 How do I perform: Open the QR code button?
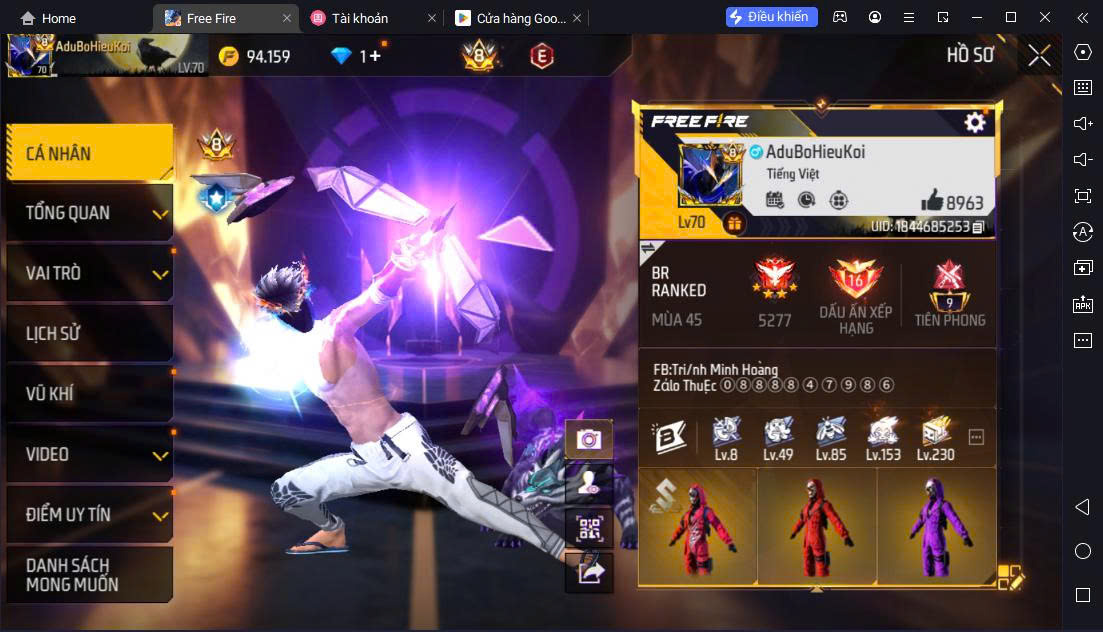coord(589,527)
